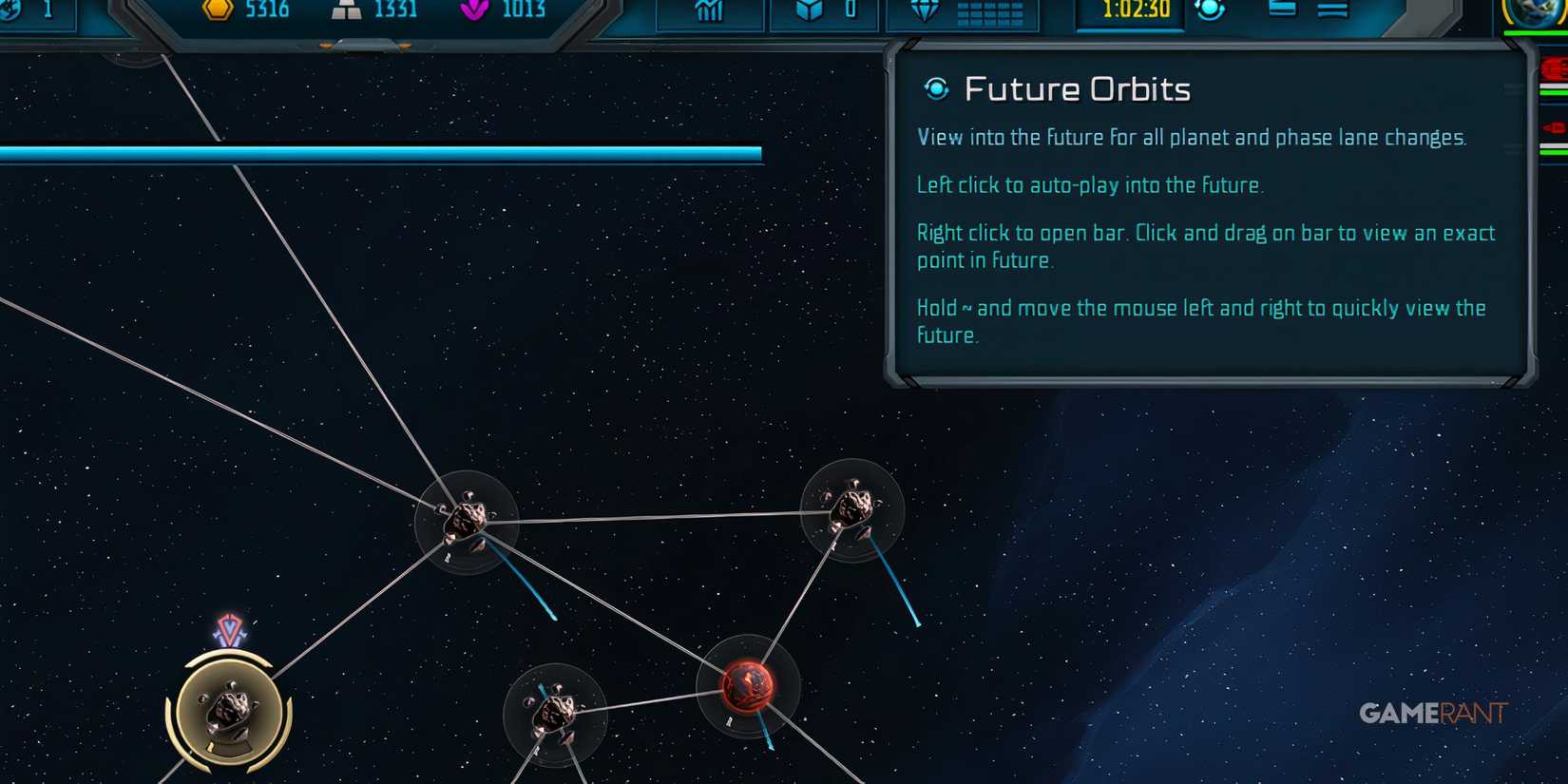Image resolution: width=1568 pixels, height=784 pixels.
Task: Click the cyan progress bar at top left
Action: [x=380, y=150]
